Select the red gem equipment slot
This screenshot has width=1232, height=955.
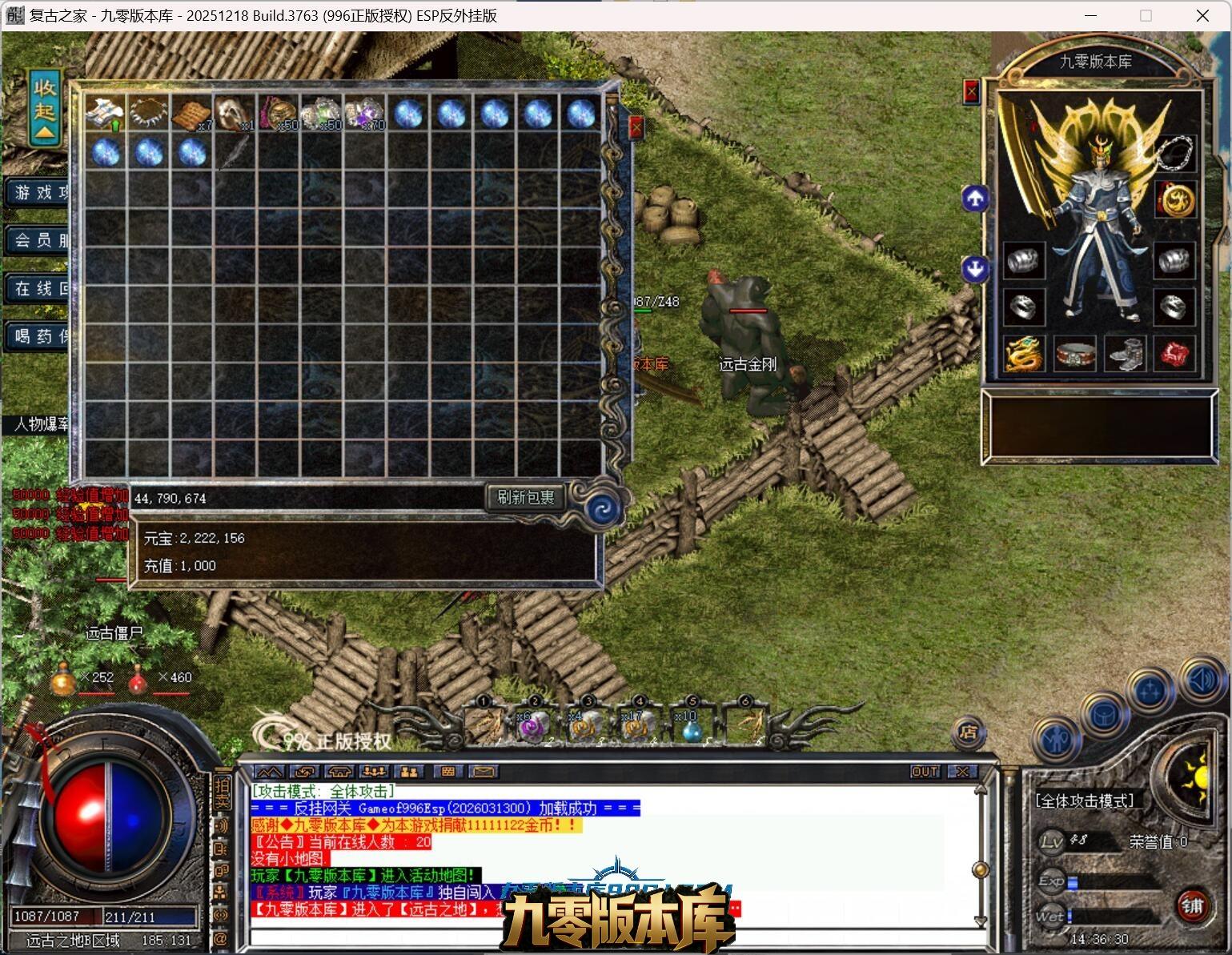click(1174, 353)
